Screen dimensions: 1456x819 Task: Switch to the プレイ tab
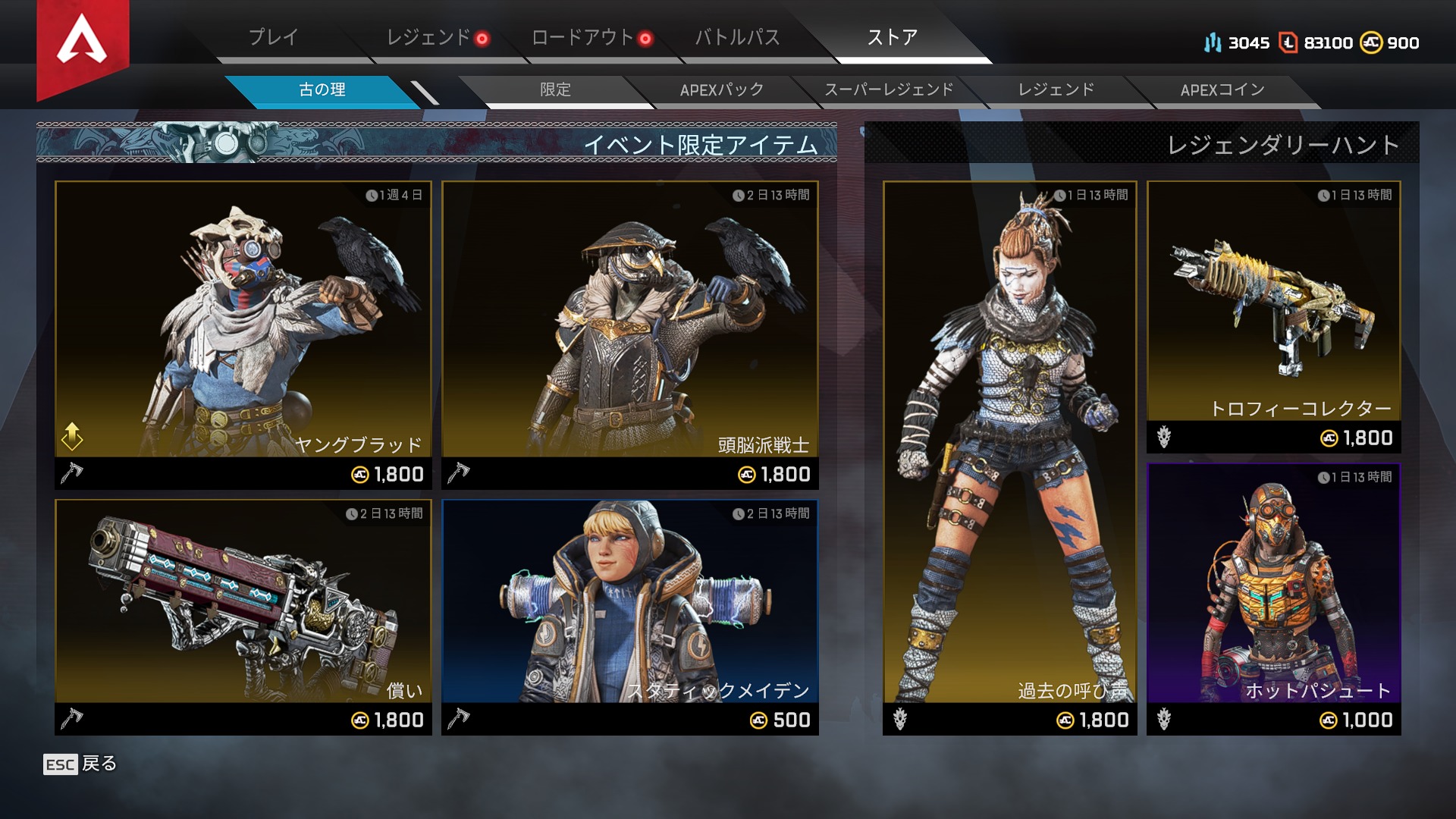274,37
